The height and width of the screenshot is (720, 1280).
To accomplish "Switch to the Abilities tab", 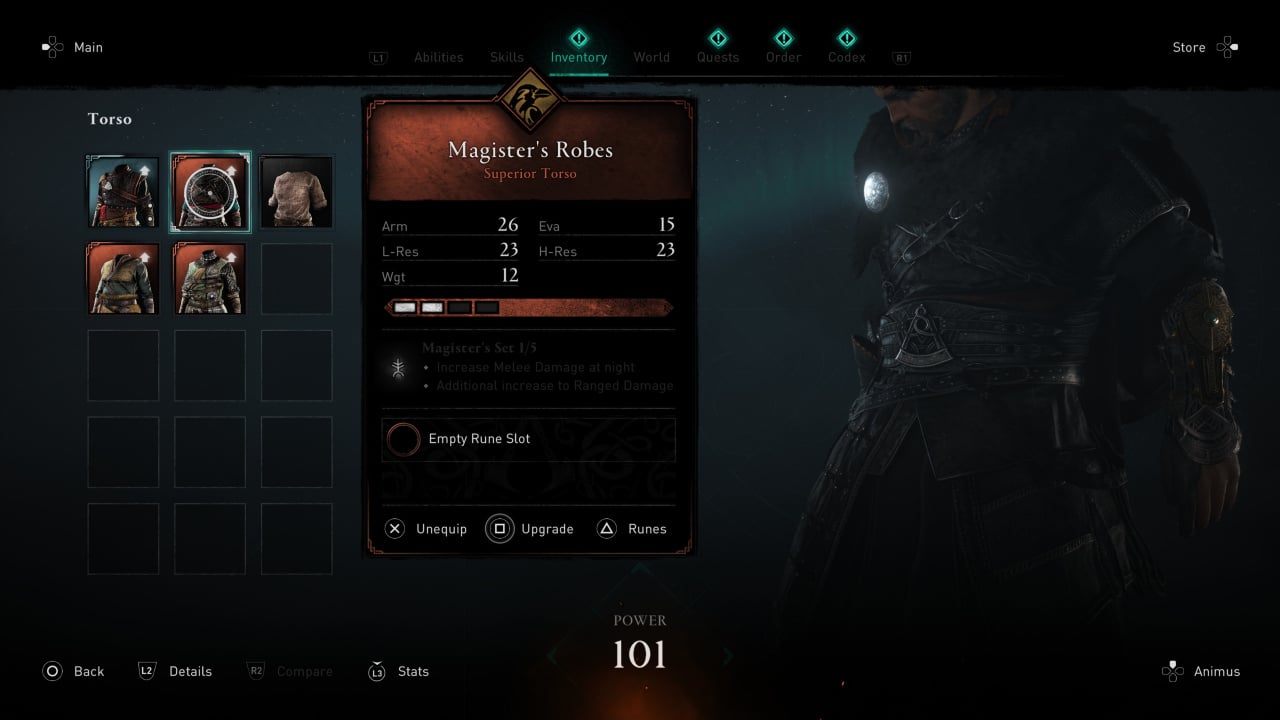I will coord(438,57).
